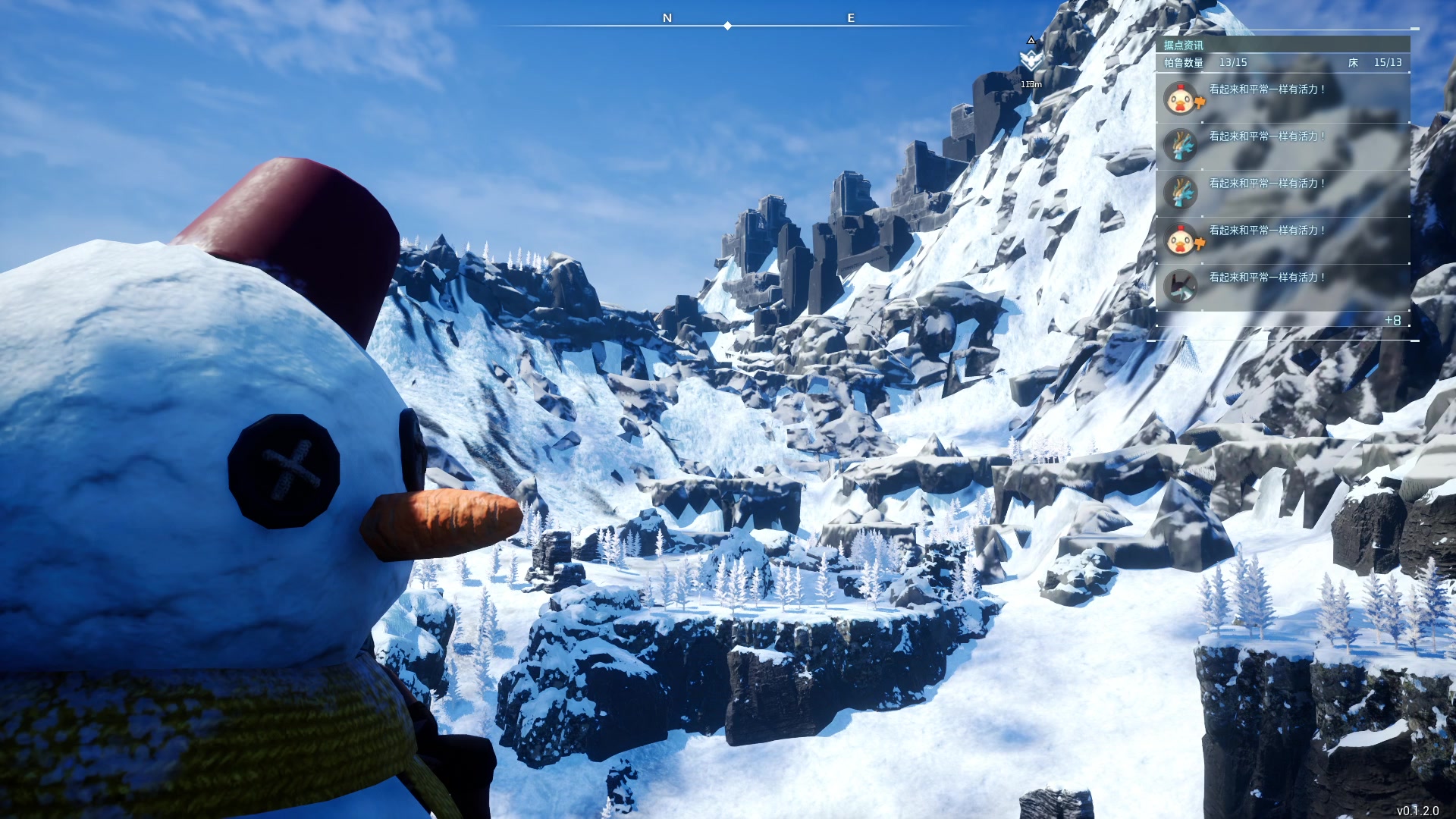Click the compass bar's center diamond marker
Viewport: 1456px width, 819px height.
coord(728,26)
